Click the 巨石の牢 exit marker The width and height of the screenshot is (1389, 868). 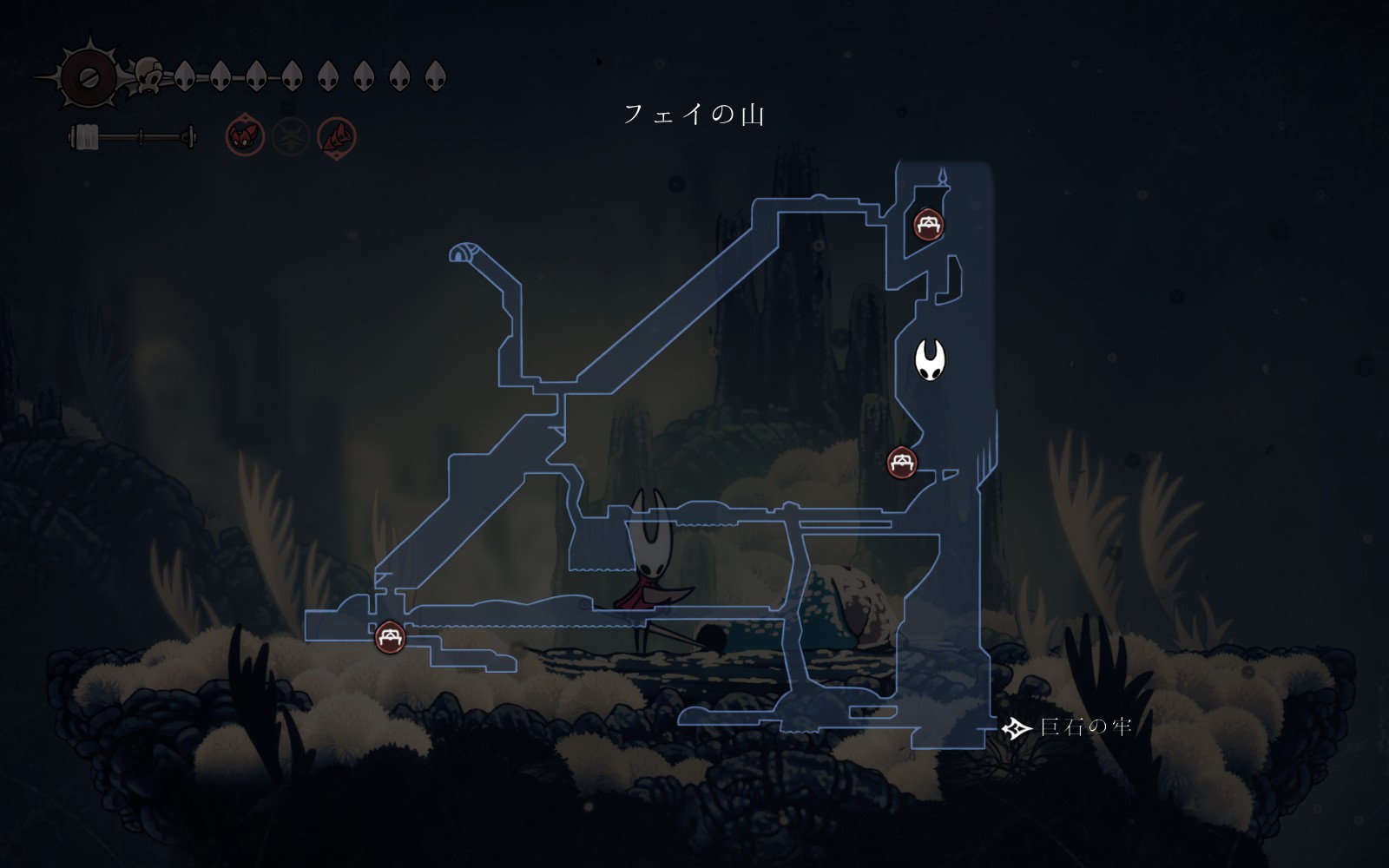tap(1016, 727)
